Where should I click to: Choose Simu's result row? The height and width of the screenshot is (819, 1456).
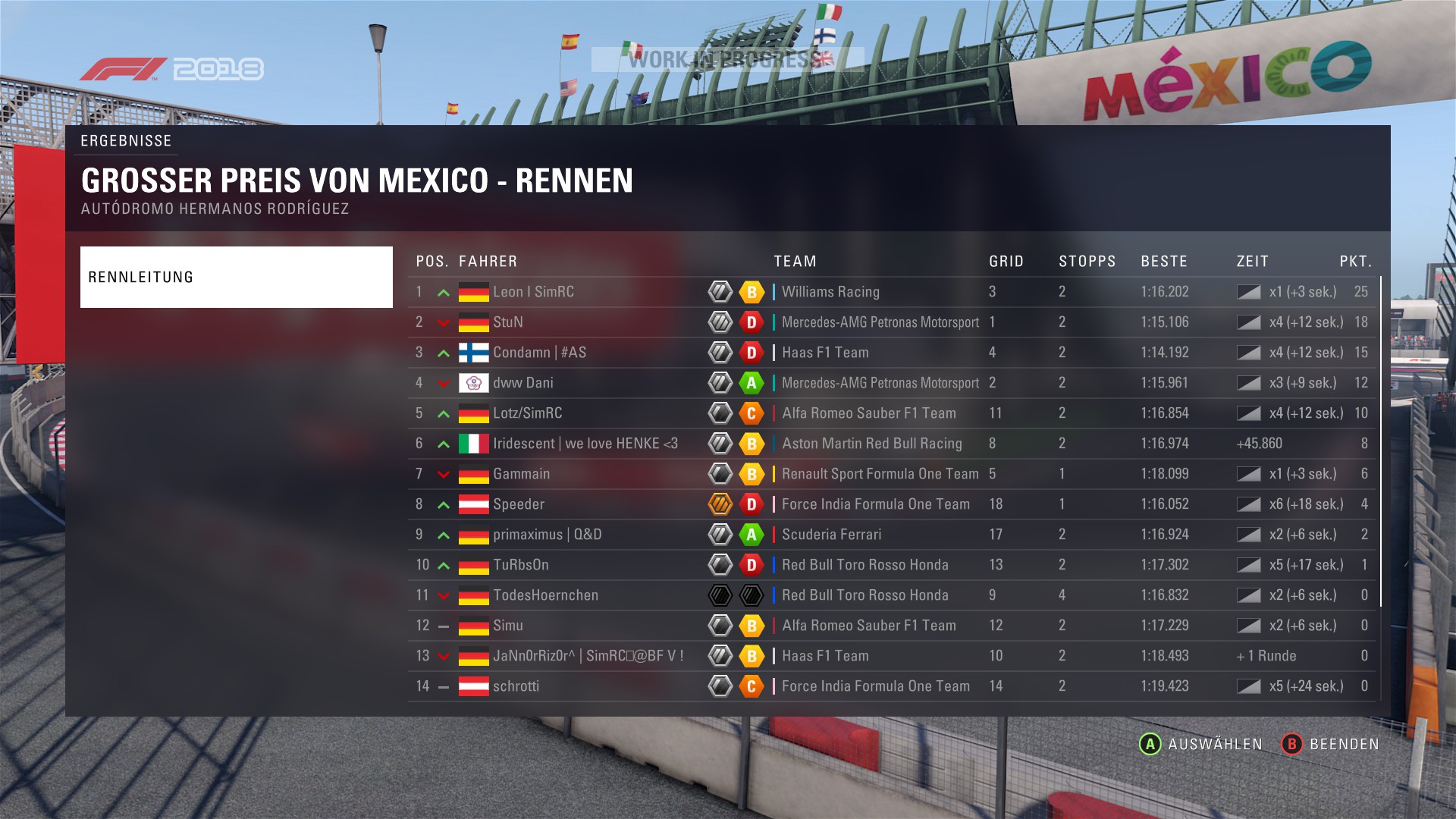point(508,626)
